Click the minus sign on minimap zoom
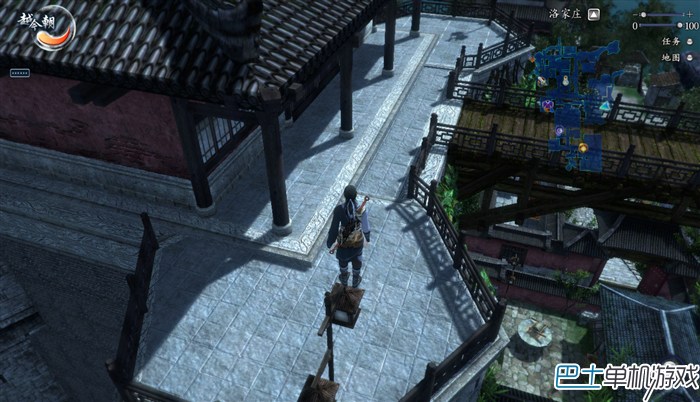 point(634,15)
